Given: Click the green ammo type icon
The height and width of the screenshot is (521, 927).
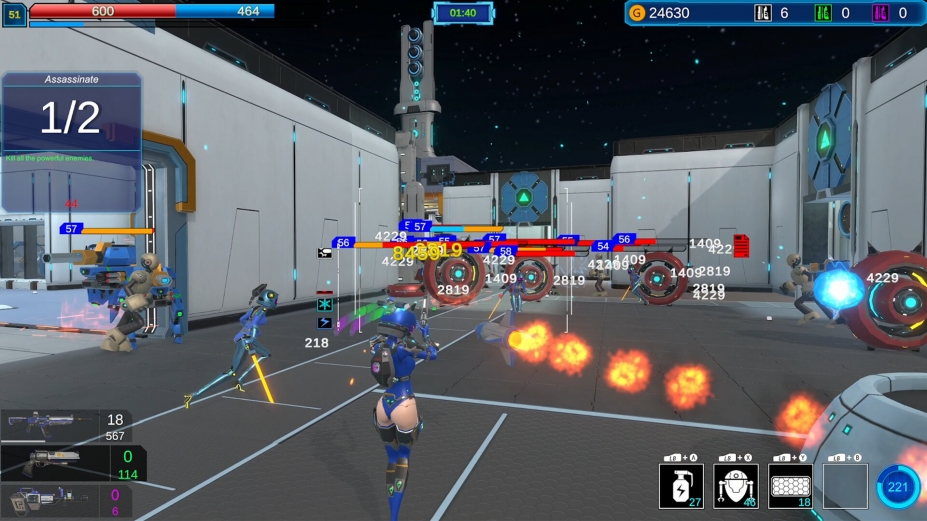Looking at the screenshot, I should pos(823,13).
